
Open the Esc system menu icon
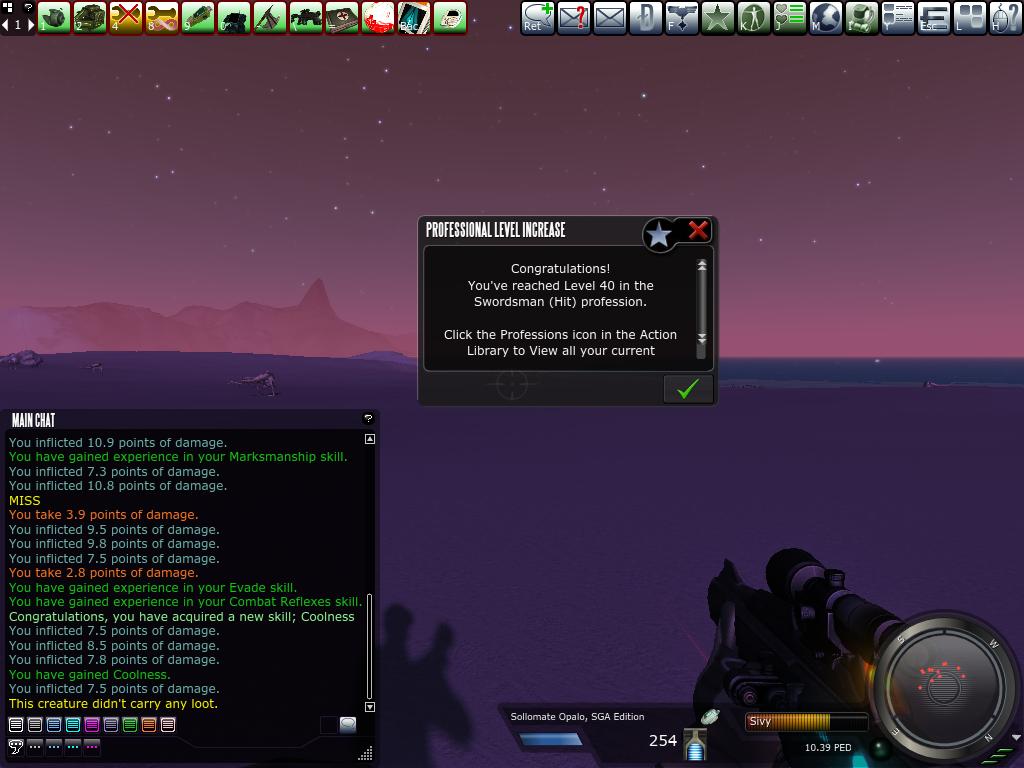point(934,17)
